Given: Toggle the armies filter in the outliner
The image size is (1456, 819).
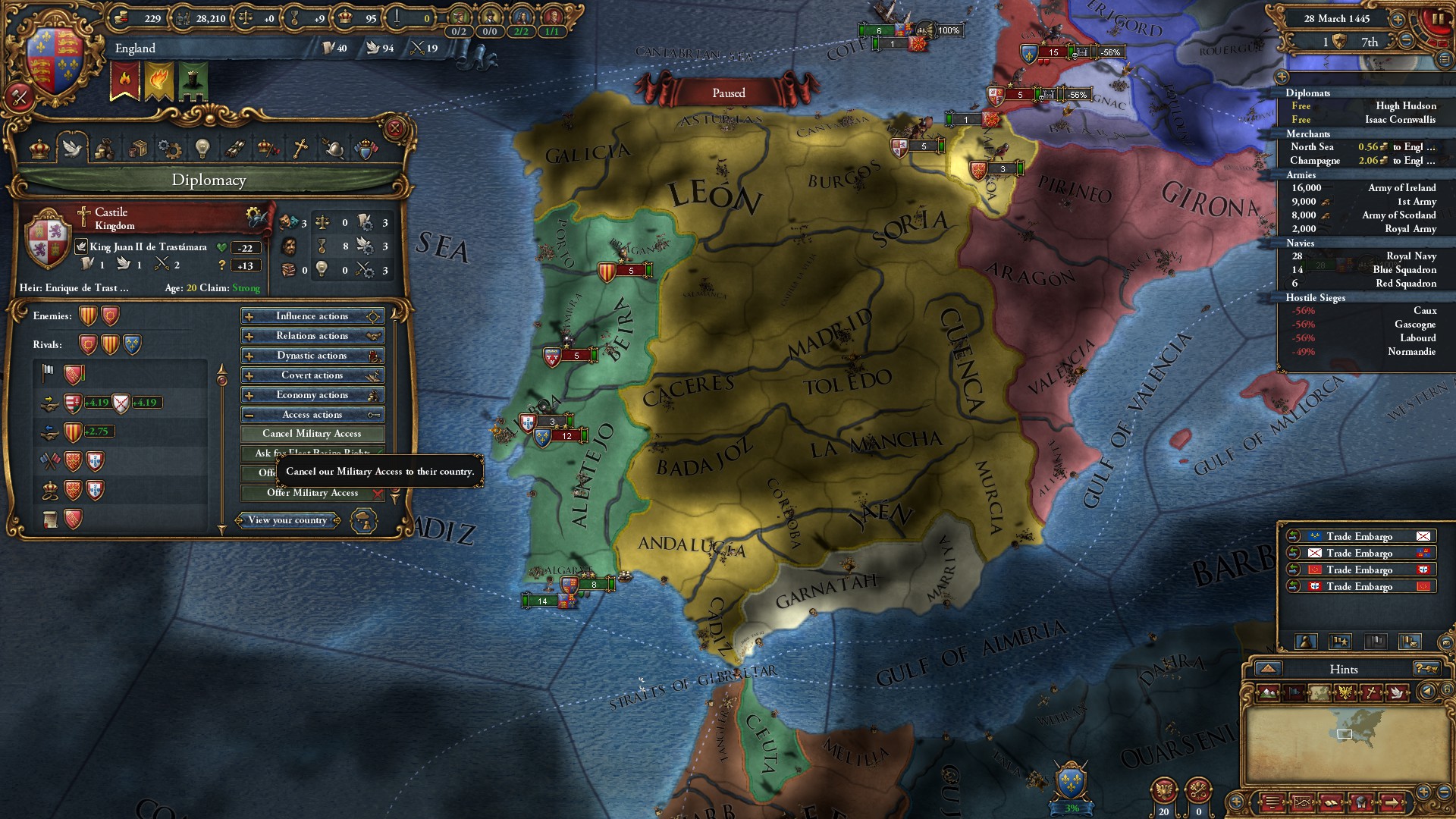Looking at the screenshot, I should pos(1301,175).
